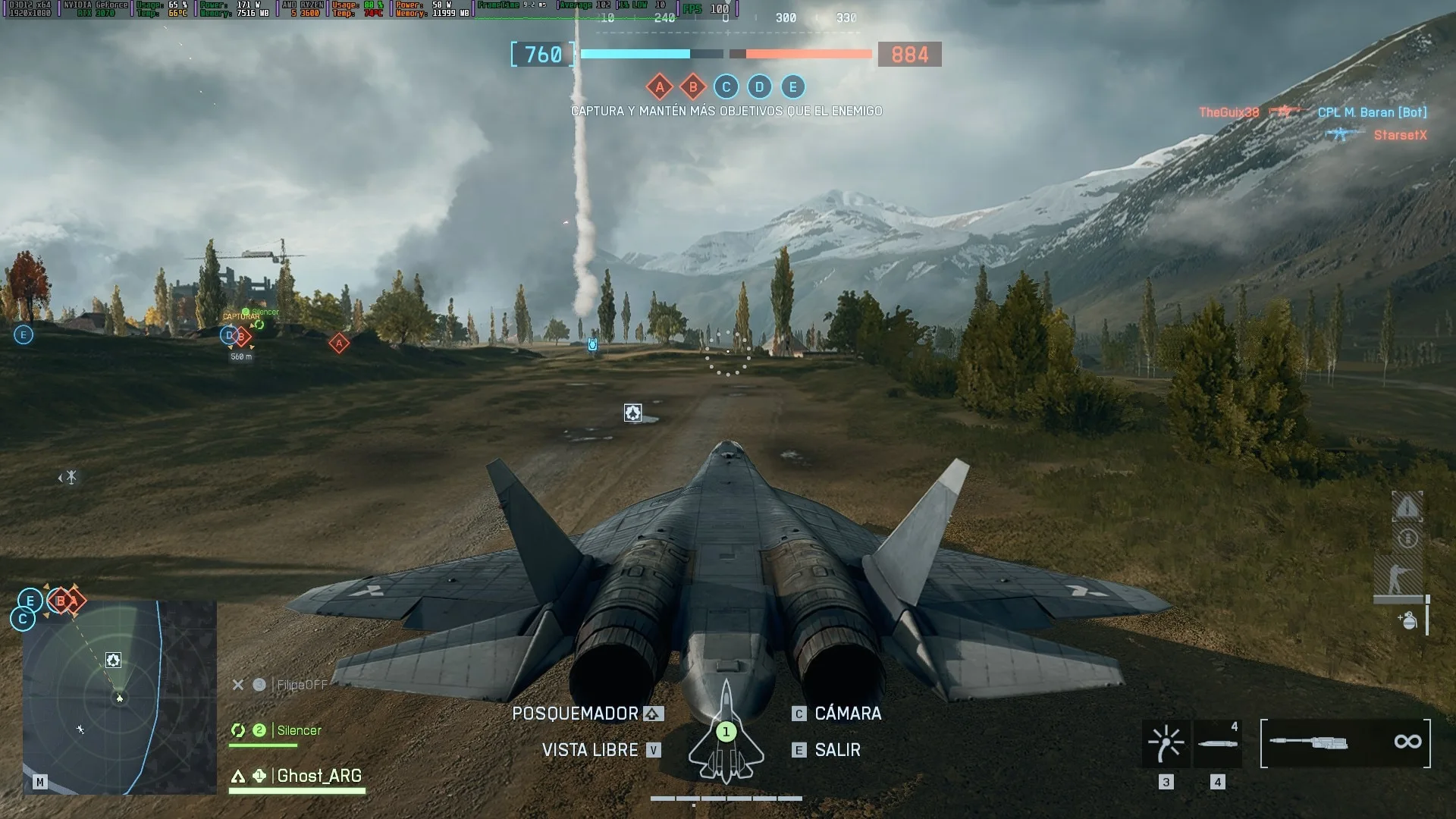Select objective B in the top flag row

pyautogui.click(x=692, y=87)
